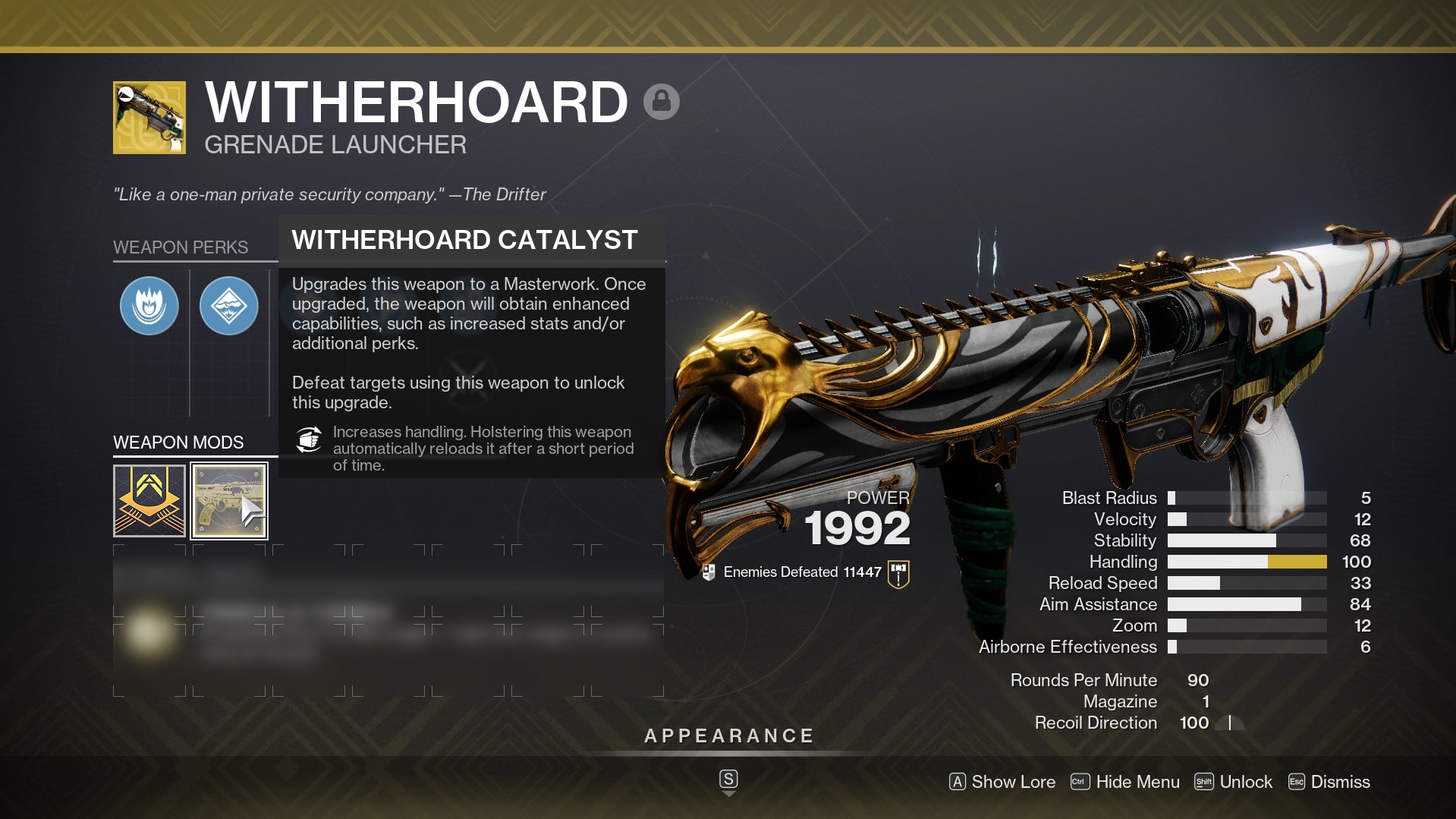Viewport: 1456px width, 819px height.
Task: Show Lore for Witherhoard
Action: [x=1002, y=782]
